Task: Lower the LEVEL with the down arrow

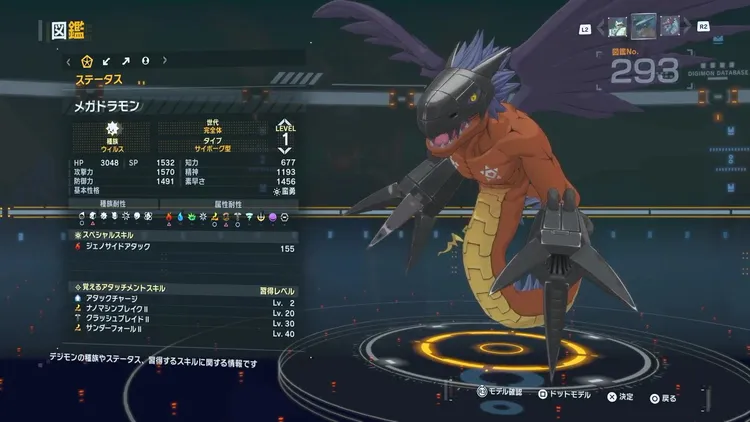Action: coord(286,150)
